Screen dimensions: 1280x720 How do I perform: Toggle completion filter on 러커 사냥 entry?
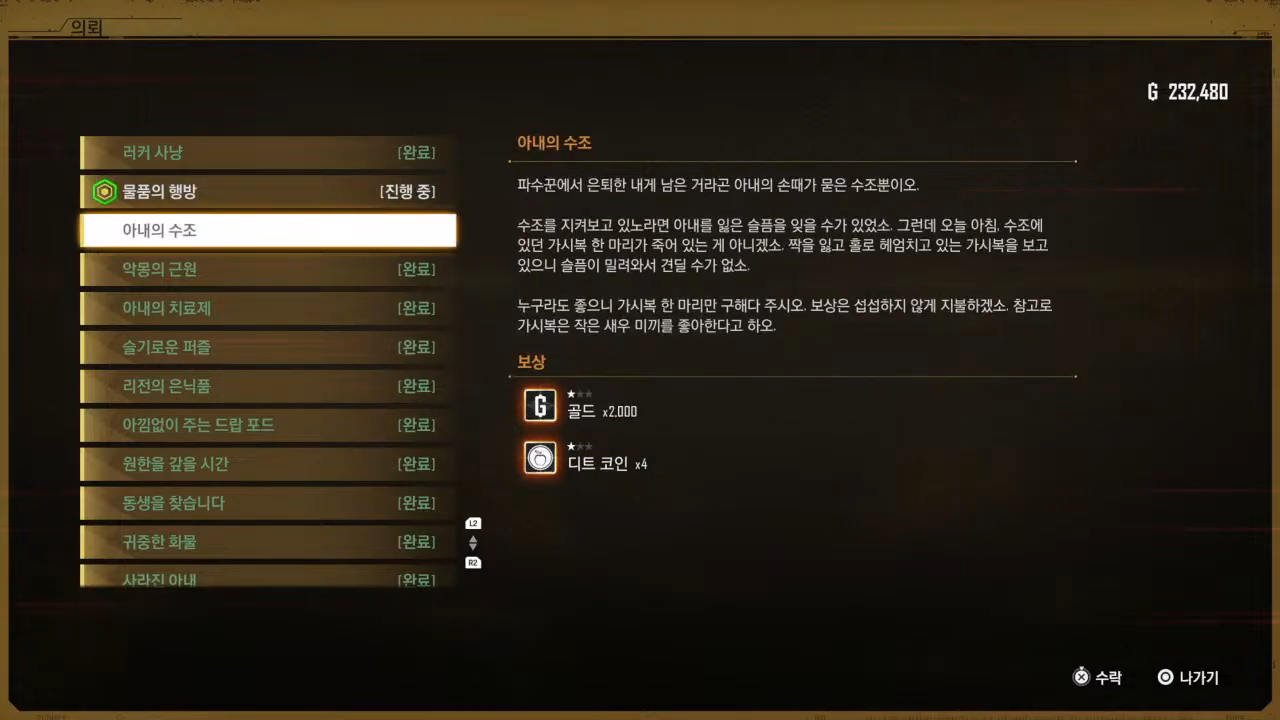pos(265,152)
